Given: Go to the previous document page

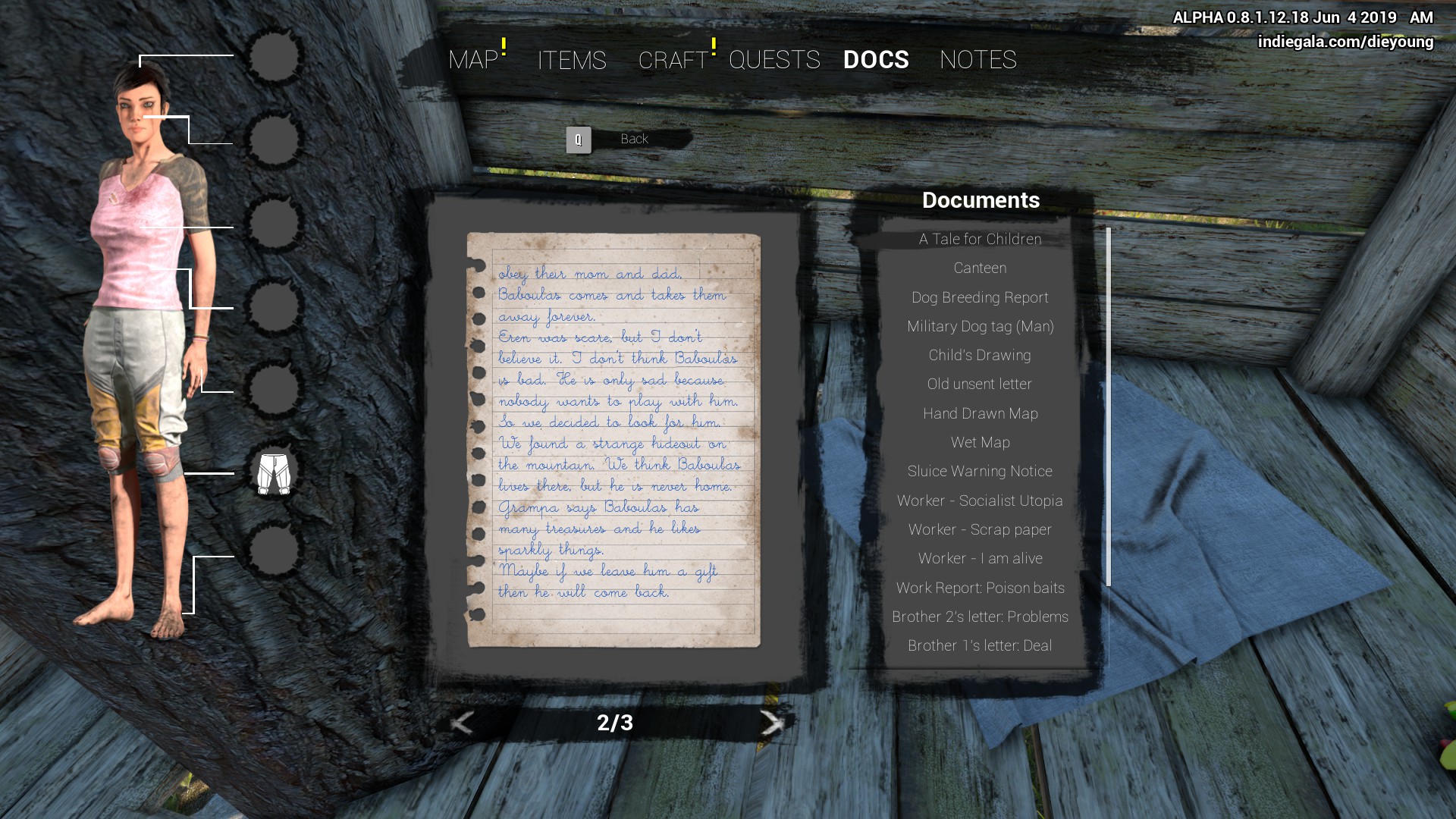Looking at the screenshot, I should (462, 723).
